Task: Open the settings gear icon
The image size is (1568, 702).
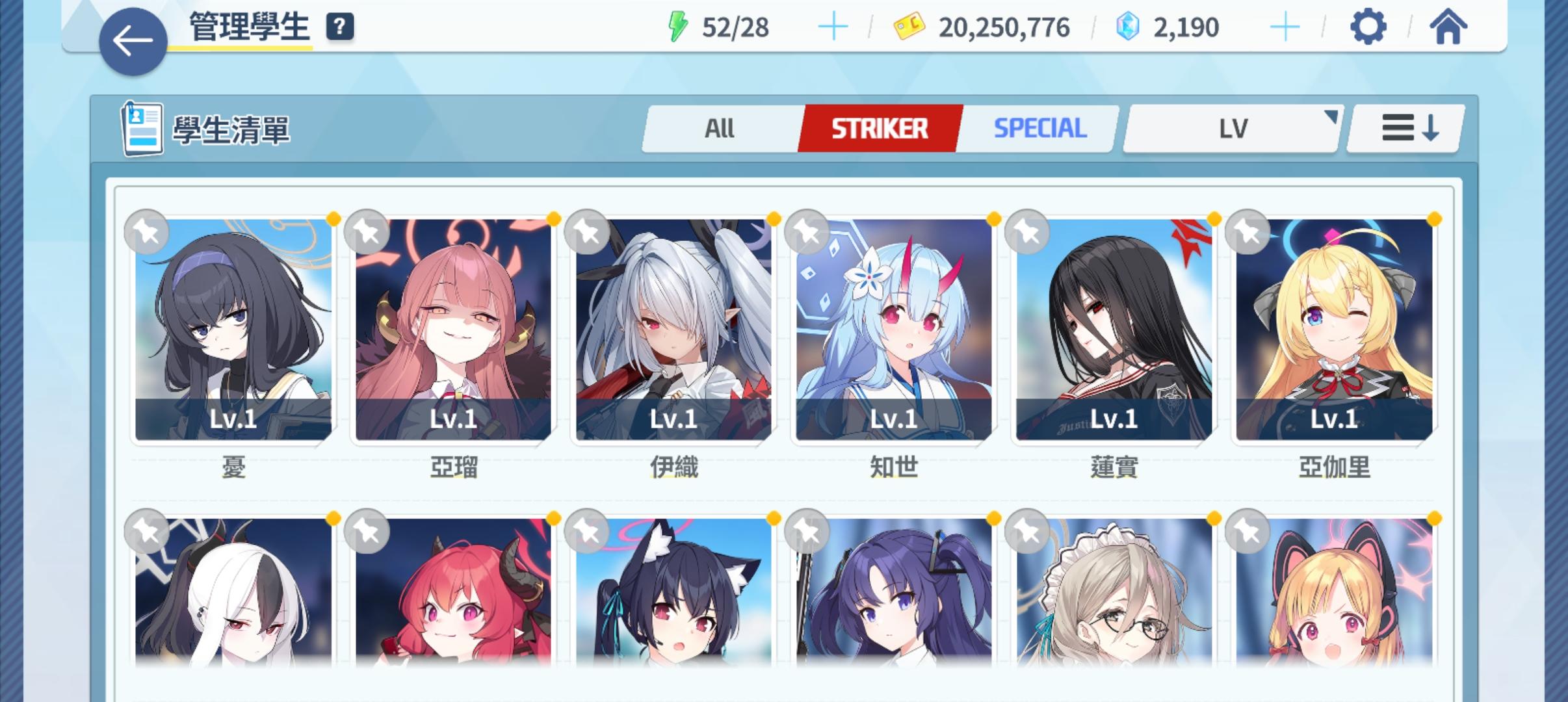Action: 1370,27
